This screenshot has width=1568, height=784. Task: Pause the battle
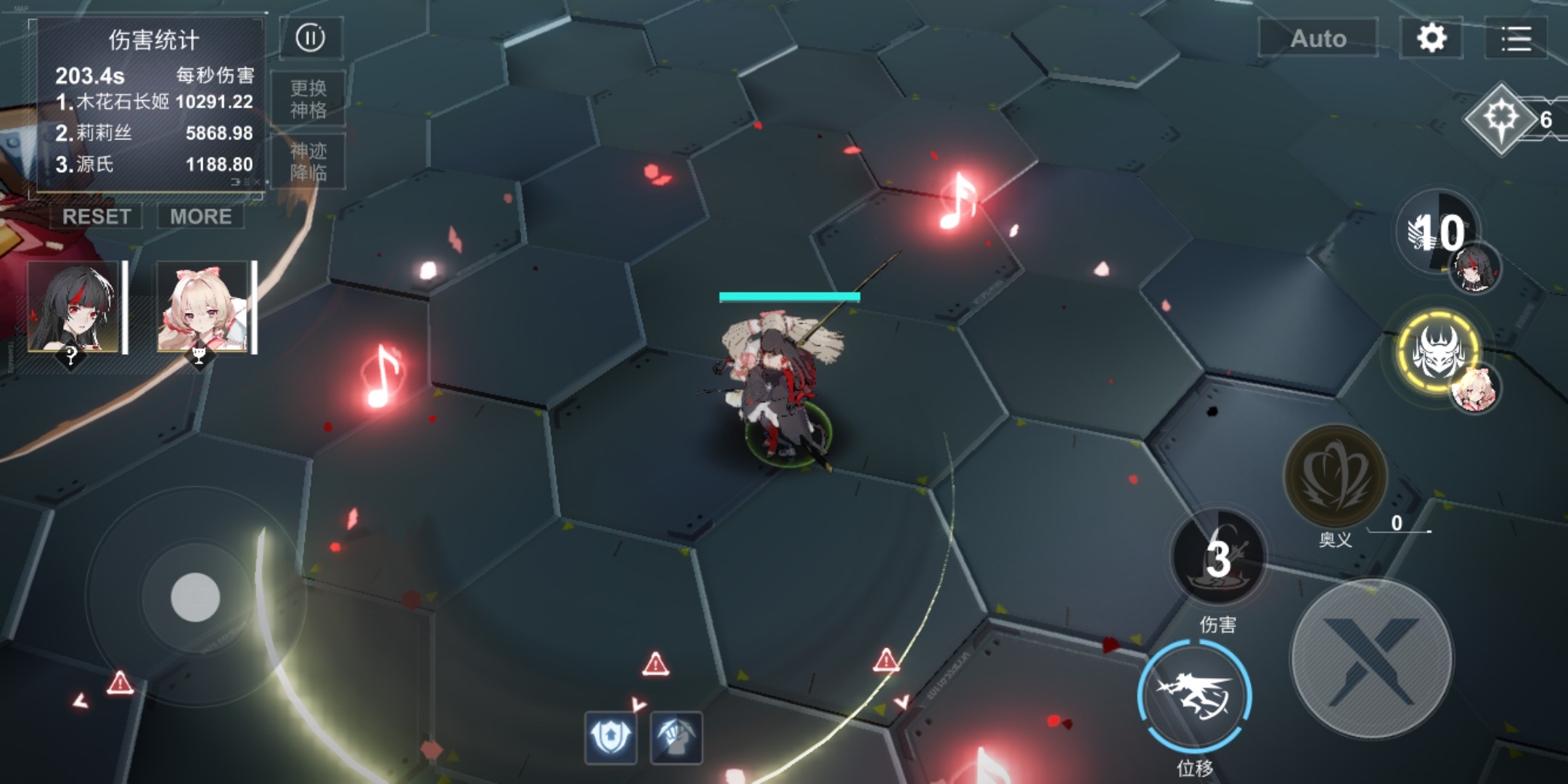(311, 38)
